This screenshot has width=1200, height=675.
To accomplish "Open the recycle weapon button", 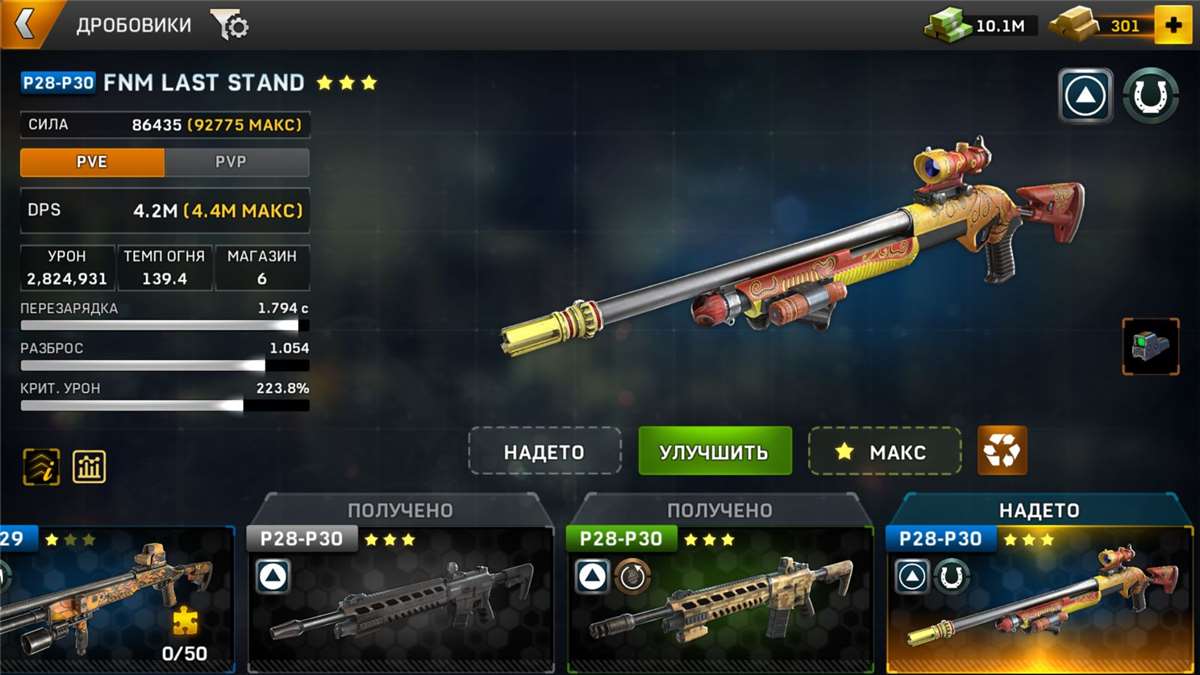I will tap(1002, 451).
